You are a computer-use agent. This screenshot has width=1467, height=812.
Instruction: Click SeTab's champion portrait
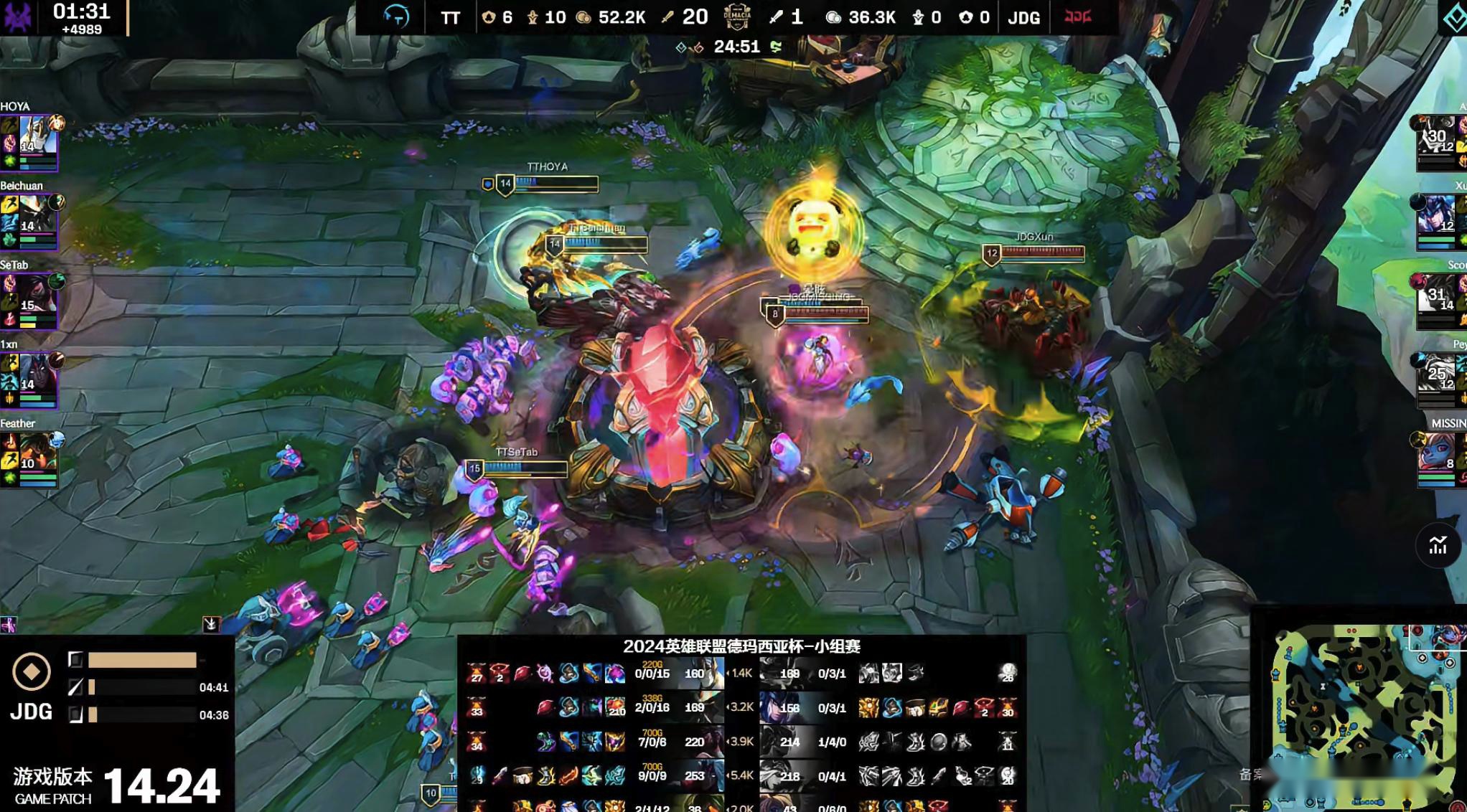37,293
